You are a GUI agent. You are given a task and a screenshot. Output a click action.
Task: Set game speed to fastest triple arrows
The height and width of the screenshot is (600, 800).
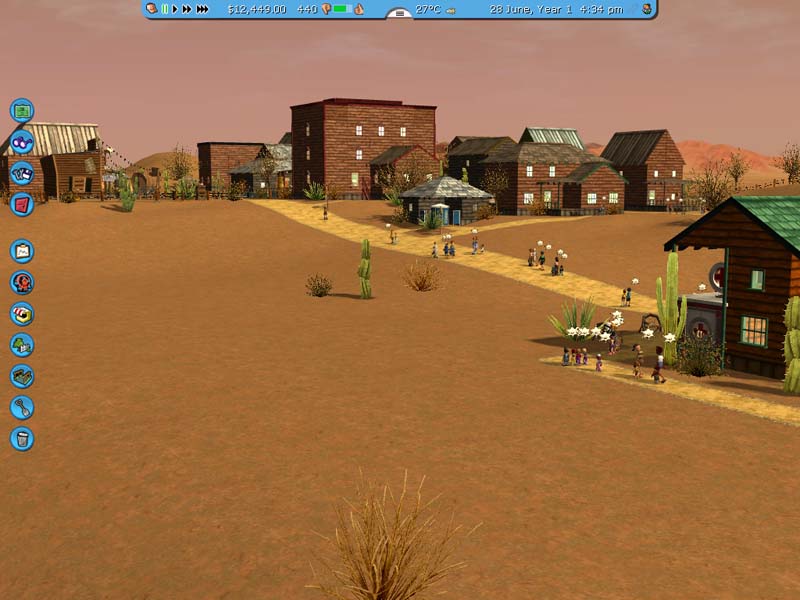202,9
